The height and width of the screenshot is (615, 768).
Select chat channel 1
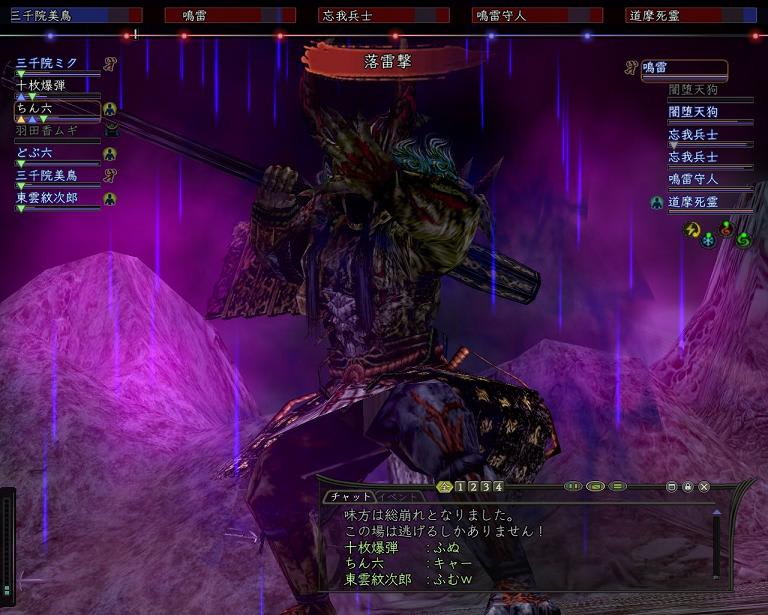460,487
